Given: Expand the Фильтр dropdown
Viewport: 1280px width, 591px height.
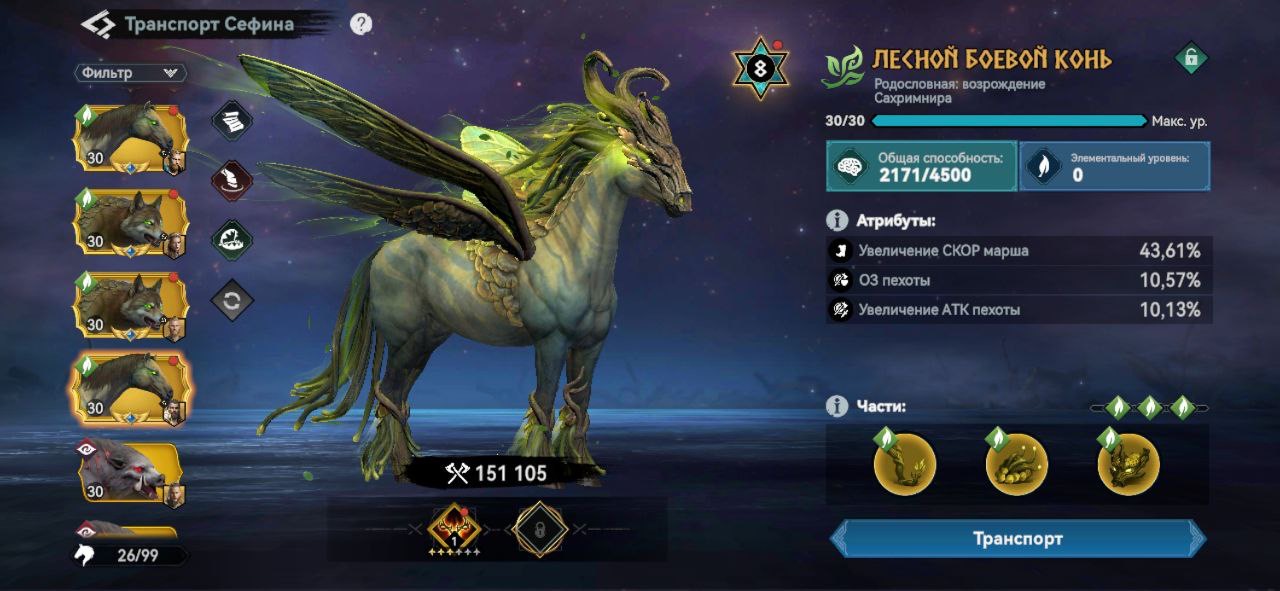Looking at the screenshot, I should coord(130,73).
